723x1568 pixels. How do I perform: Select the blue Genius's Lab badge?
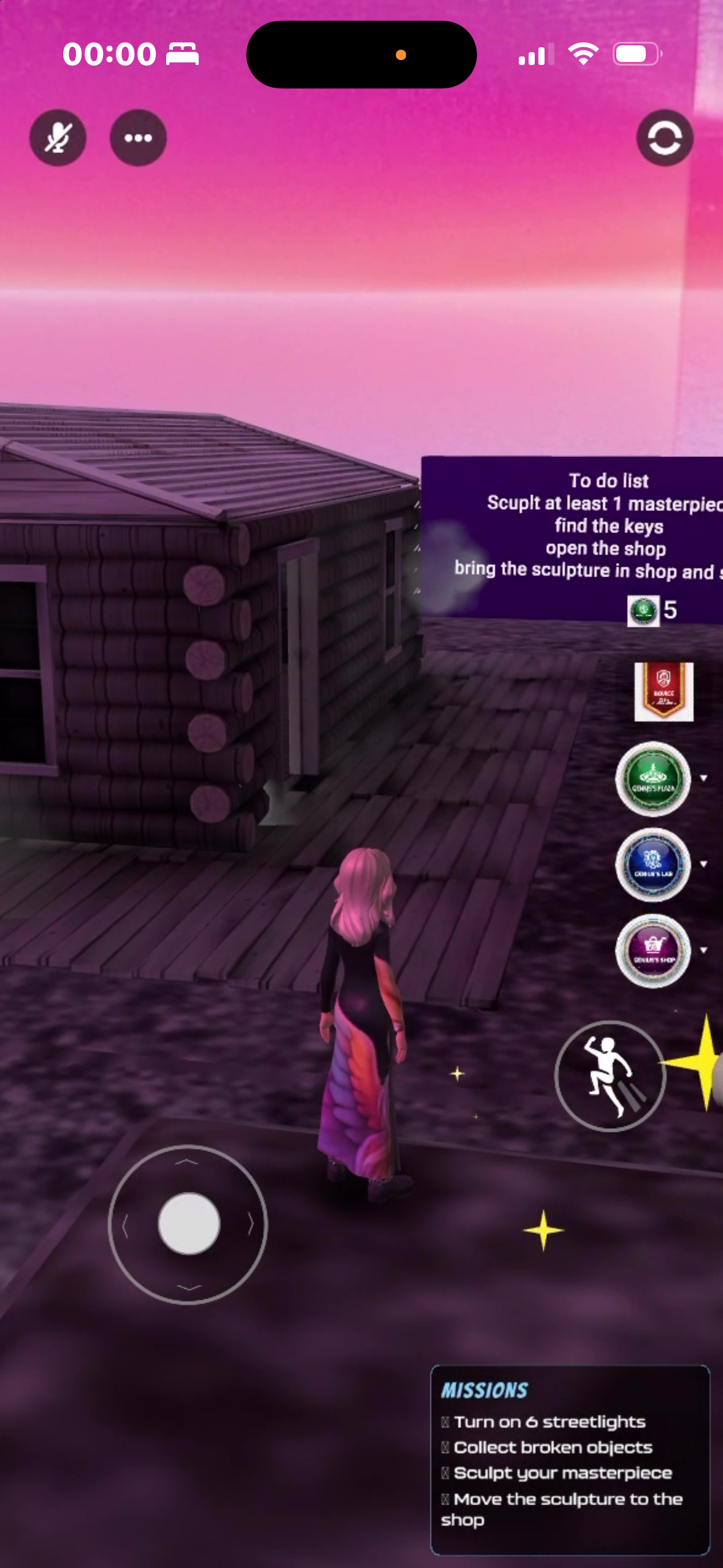pos(653,864)
